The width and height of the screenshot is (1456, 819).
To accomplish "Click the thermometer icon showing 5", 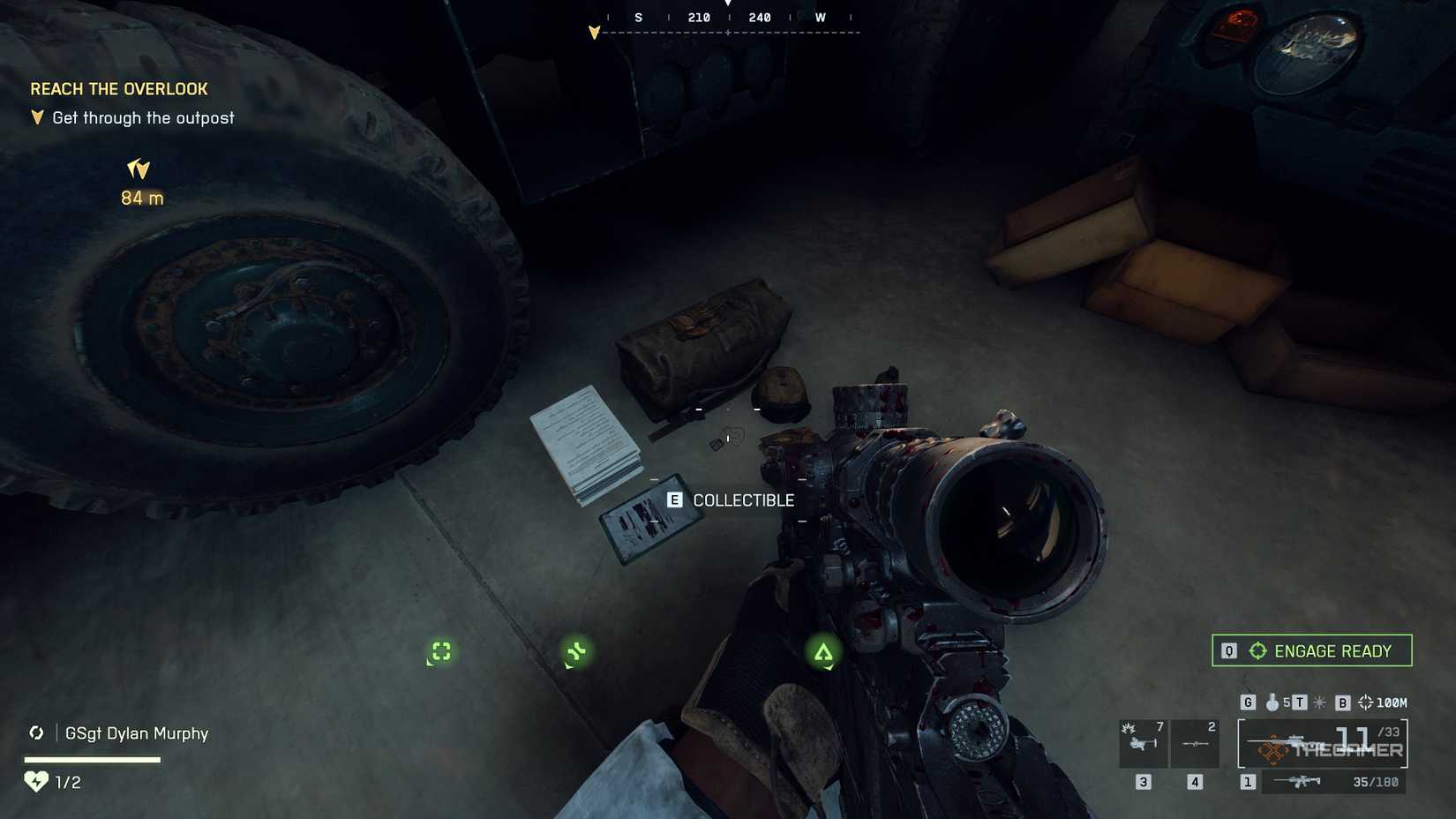I will [x=1272, y=702].
